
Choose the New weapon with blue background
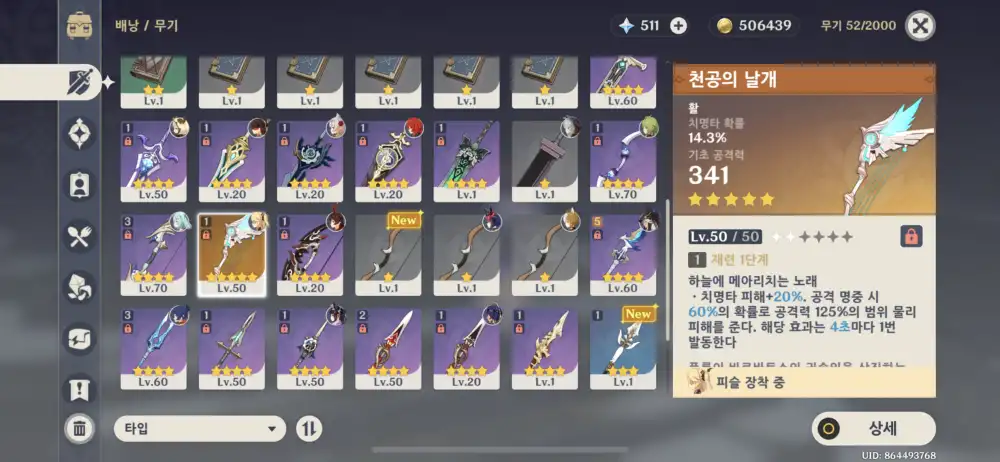point(623,348)
